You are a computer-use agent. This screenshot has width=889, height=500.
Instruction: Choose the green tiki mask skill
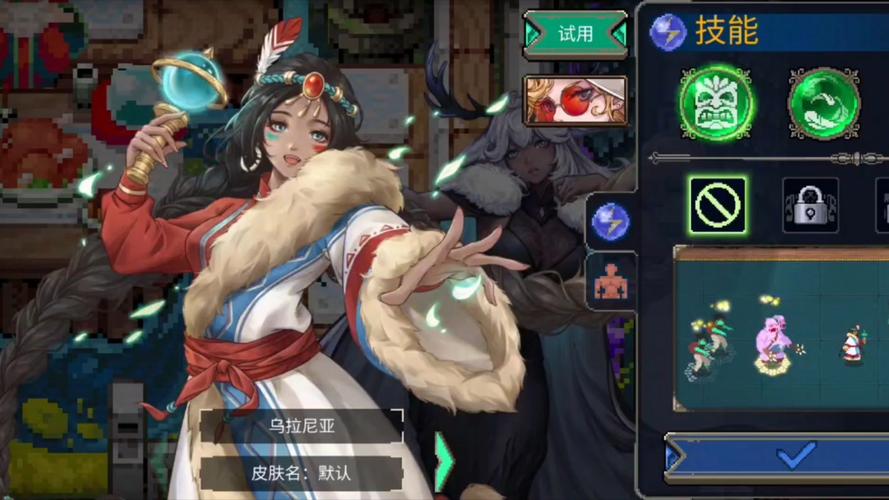pyautogui.click(x=716, y=103)
